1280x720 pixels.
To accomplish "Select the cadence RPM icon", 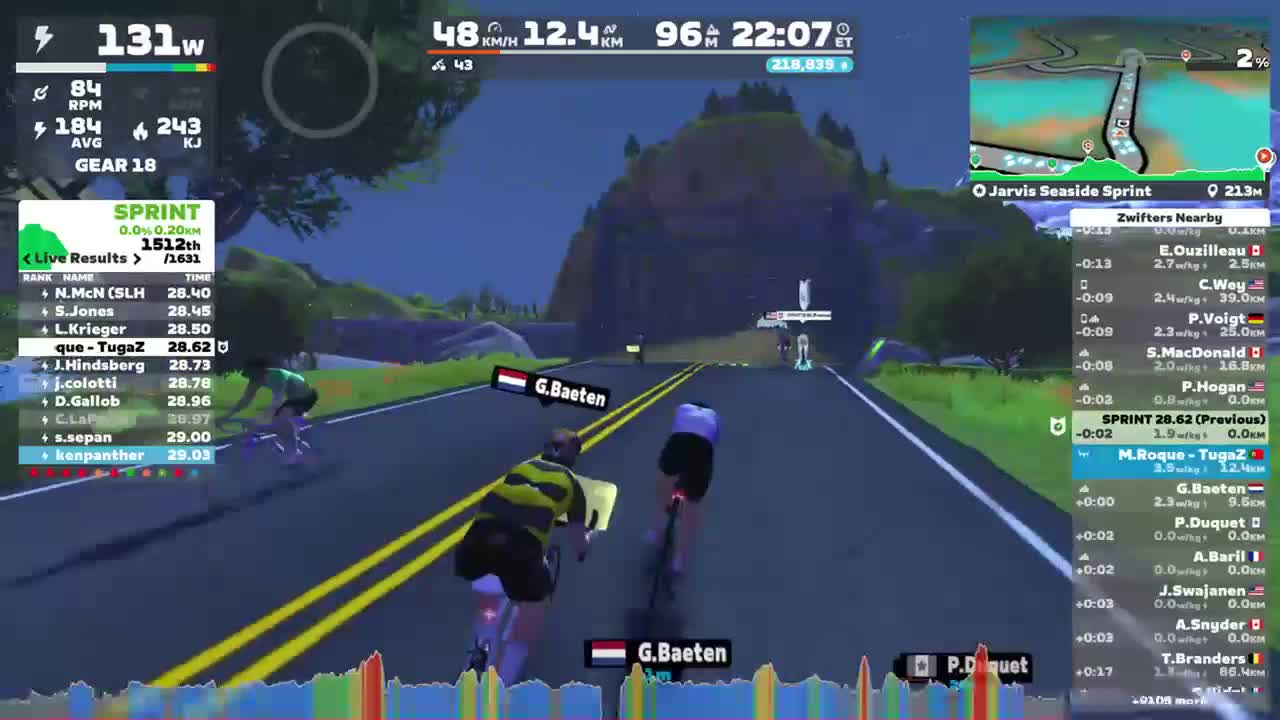I will pos(41,93).
